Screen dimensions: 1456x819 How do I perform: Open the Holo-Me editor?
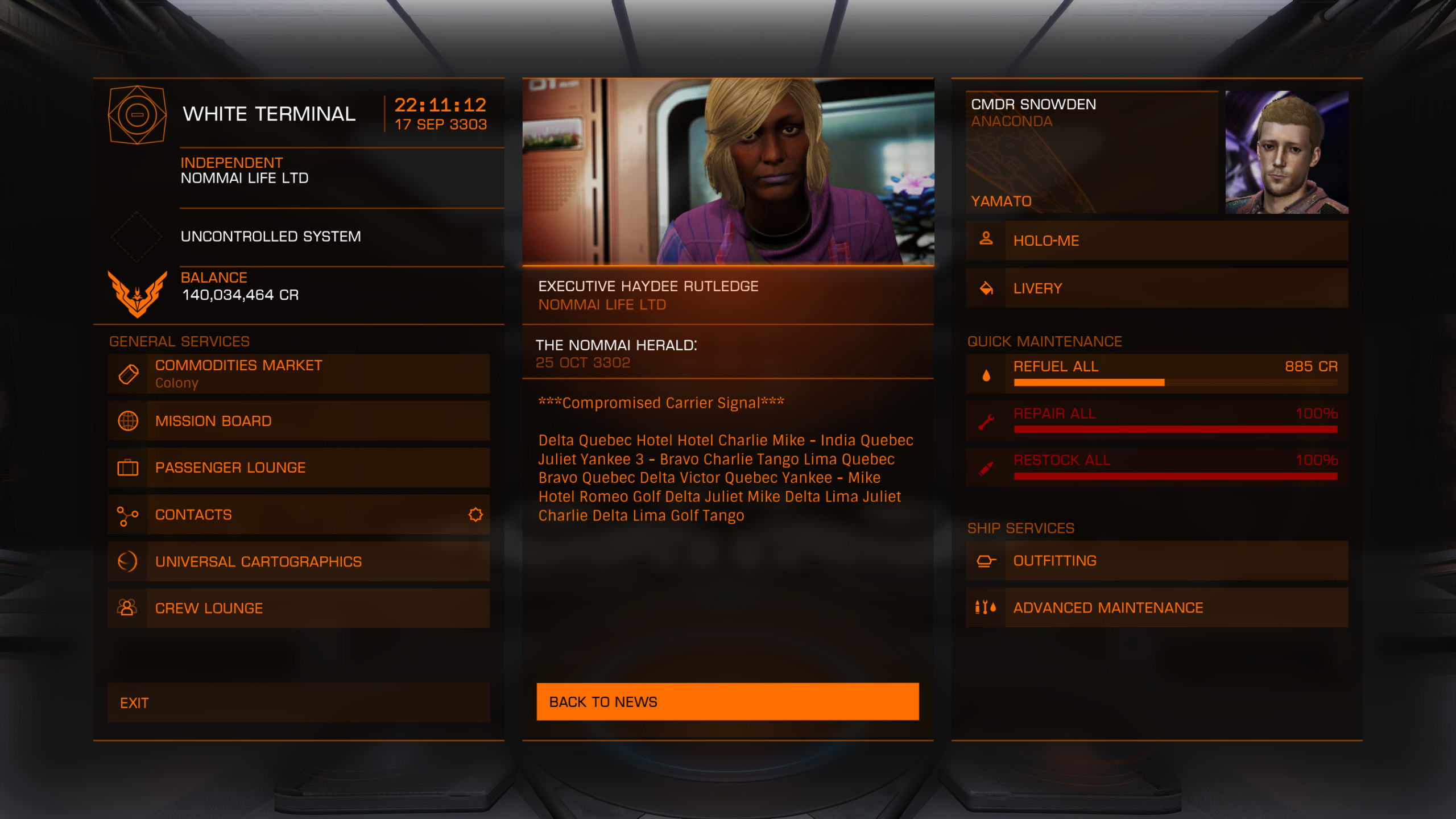[1157, 241]
